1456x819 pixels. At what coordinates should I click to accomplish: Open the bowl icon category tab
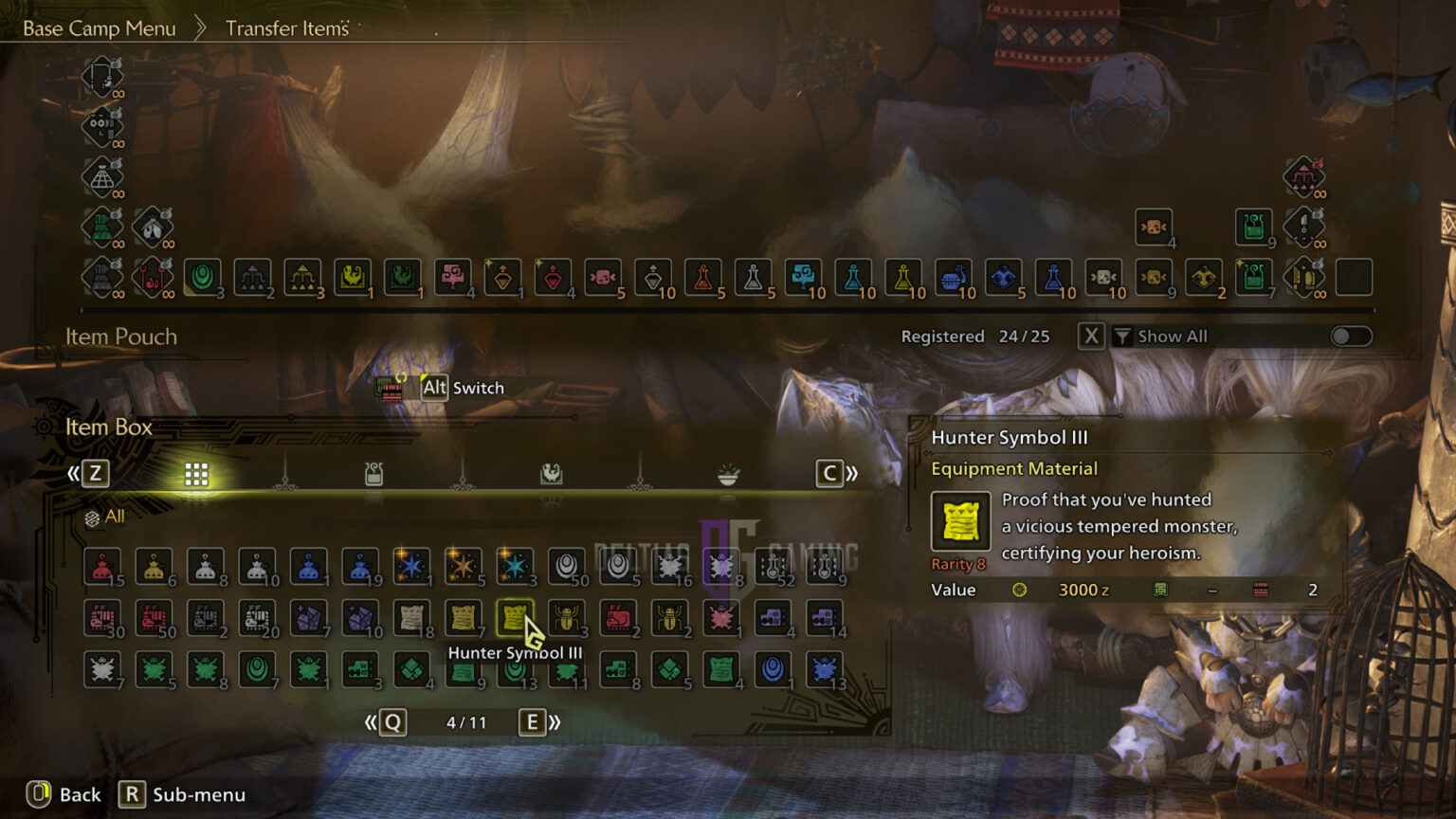(x=728, y=474)
